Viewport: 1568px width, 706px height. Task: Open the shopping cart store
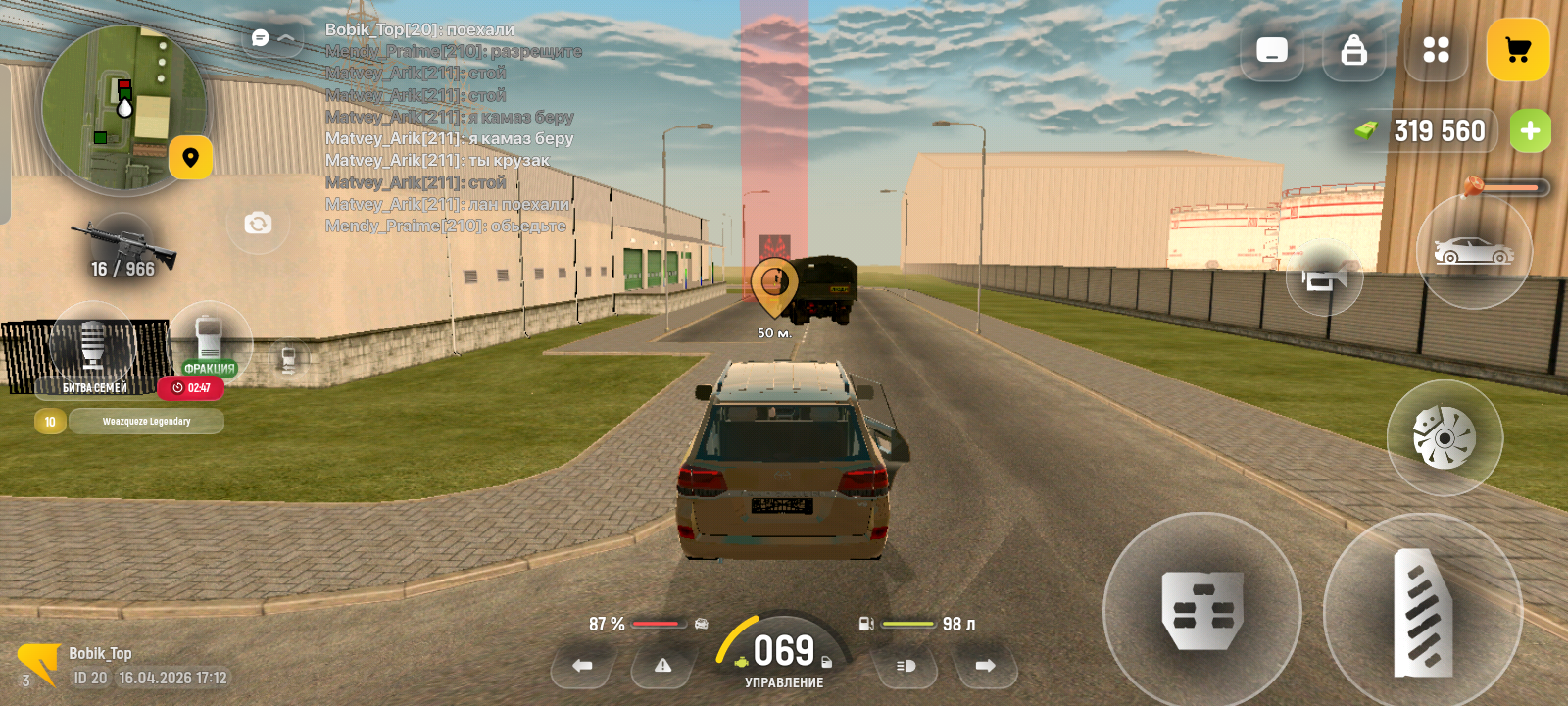tap(1517, 50)
